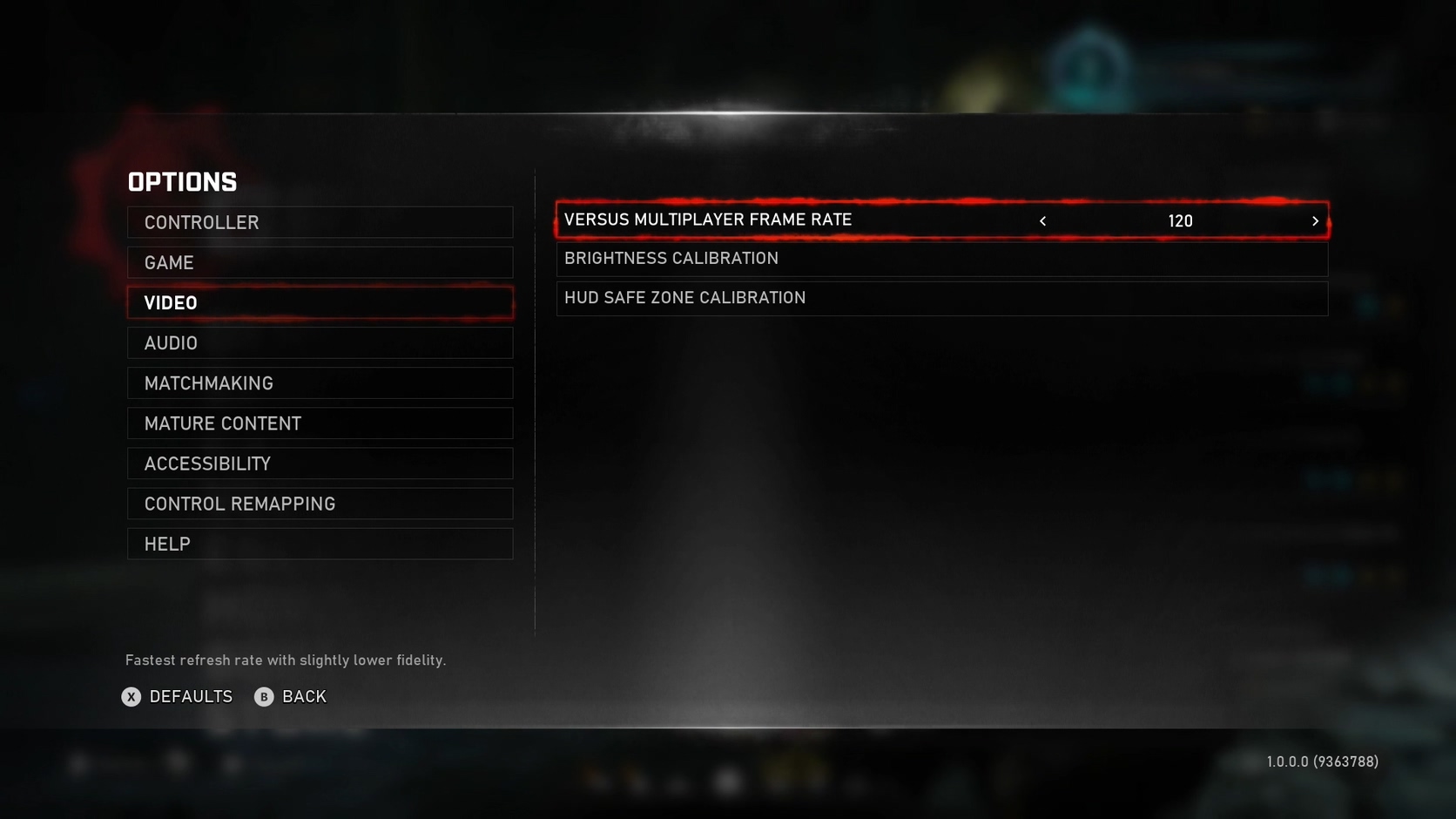Increase frame rate with the right arrow
This screenshot has width=1456, height=819.
tap(1315, 221)
